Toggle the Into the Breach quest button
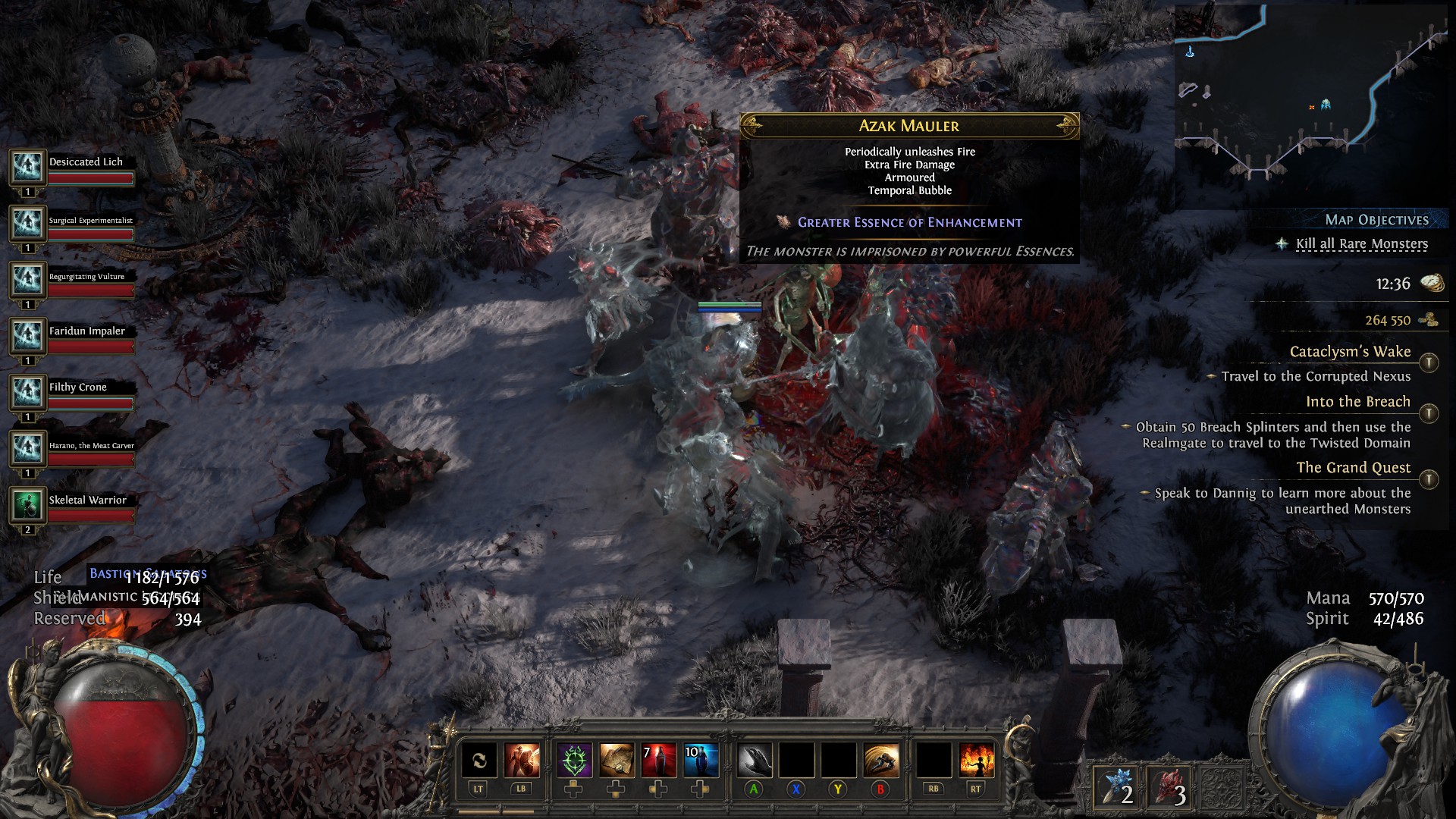 (x=1429, y=413)
